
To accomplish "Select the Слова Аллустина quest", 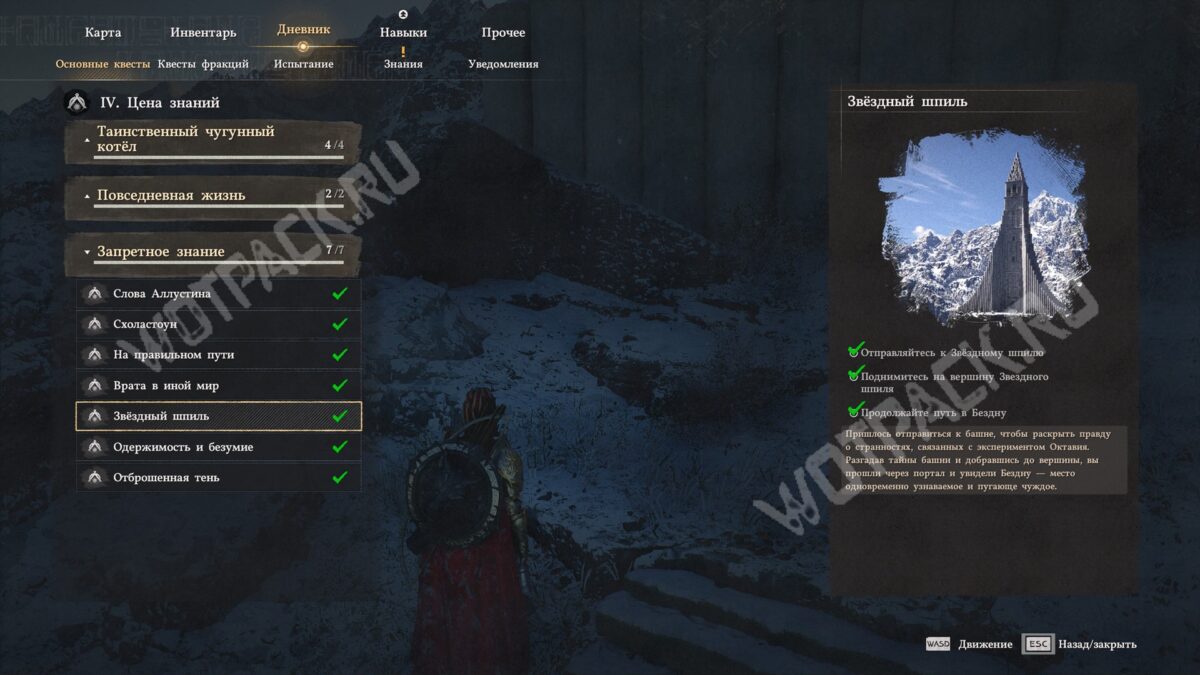I will click(218, 294).
